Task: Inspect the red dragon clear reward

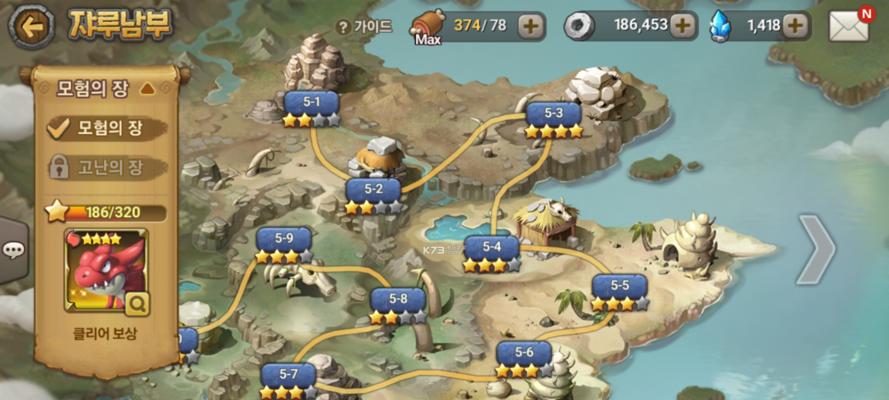Action: tap(106, 270)
